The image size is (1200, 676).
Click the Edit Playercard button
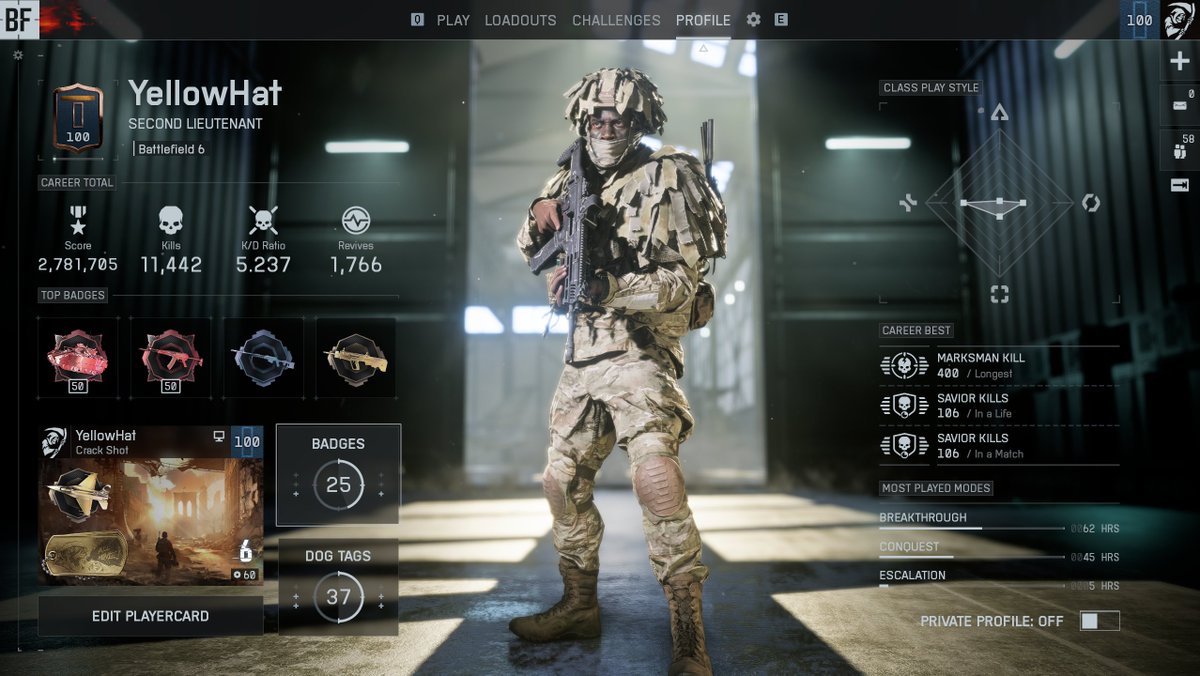coord(150,616)
